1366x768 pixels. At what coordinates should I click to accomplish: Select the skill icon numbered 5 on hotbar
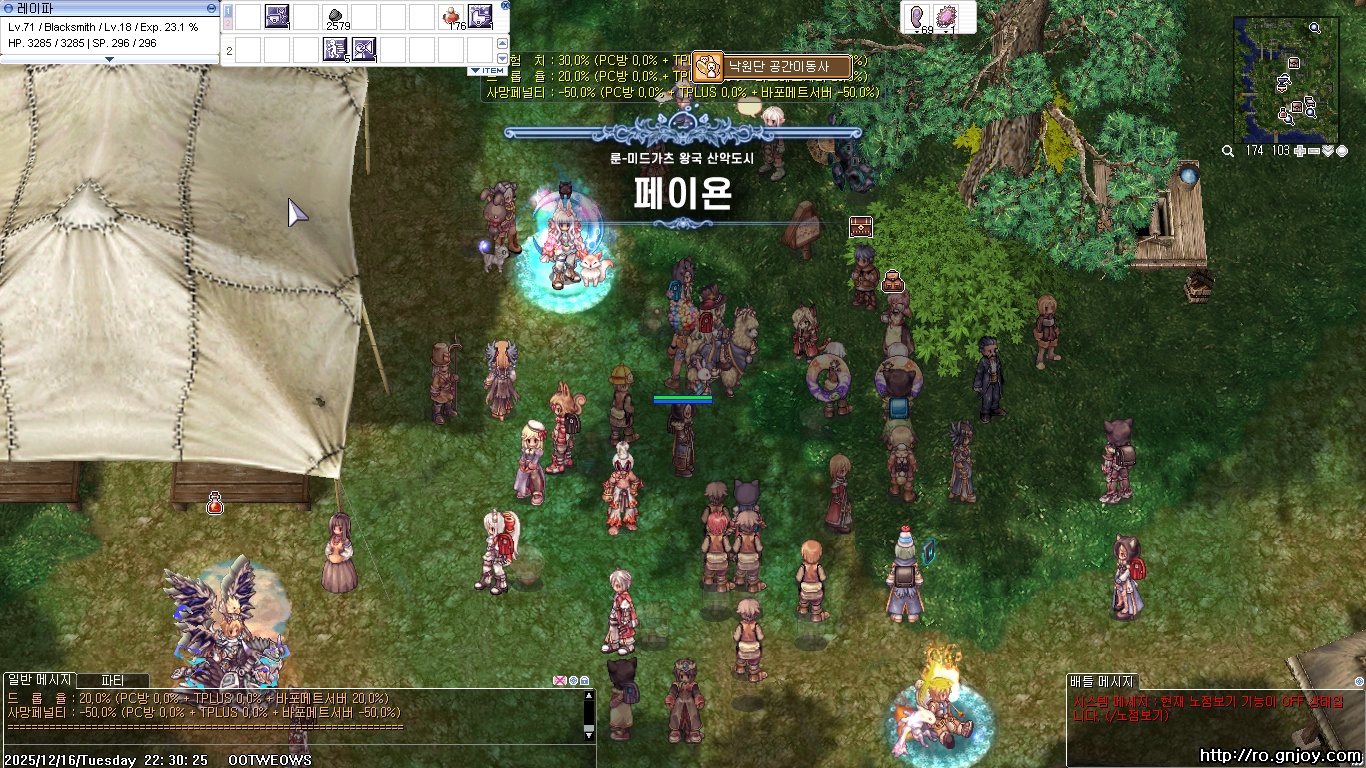(x=335, y=49)
